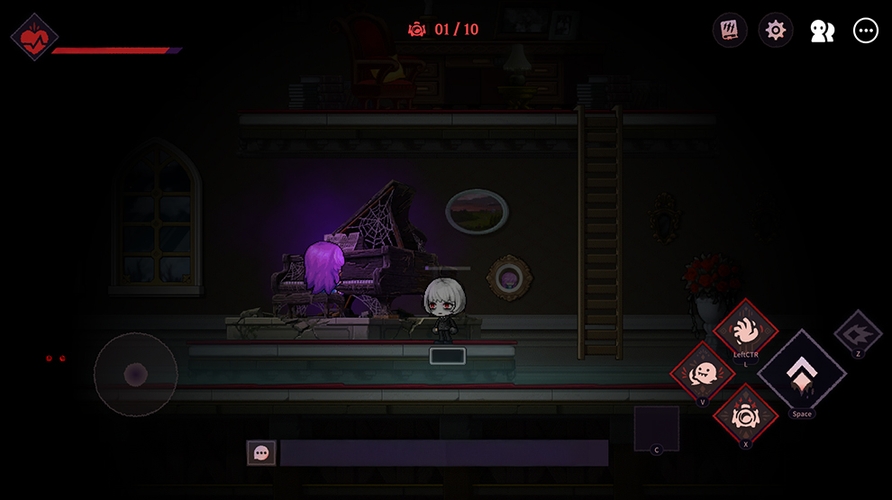Activate the grinning ghost skill

click(702, 373)
